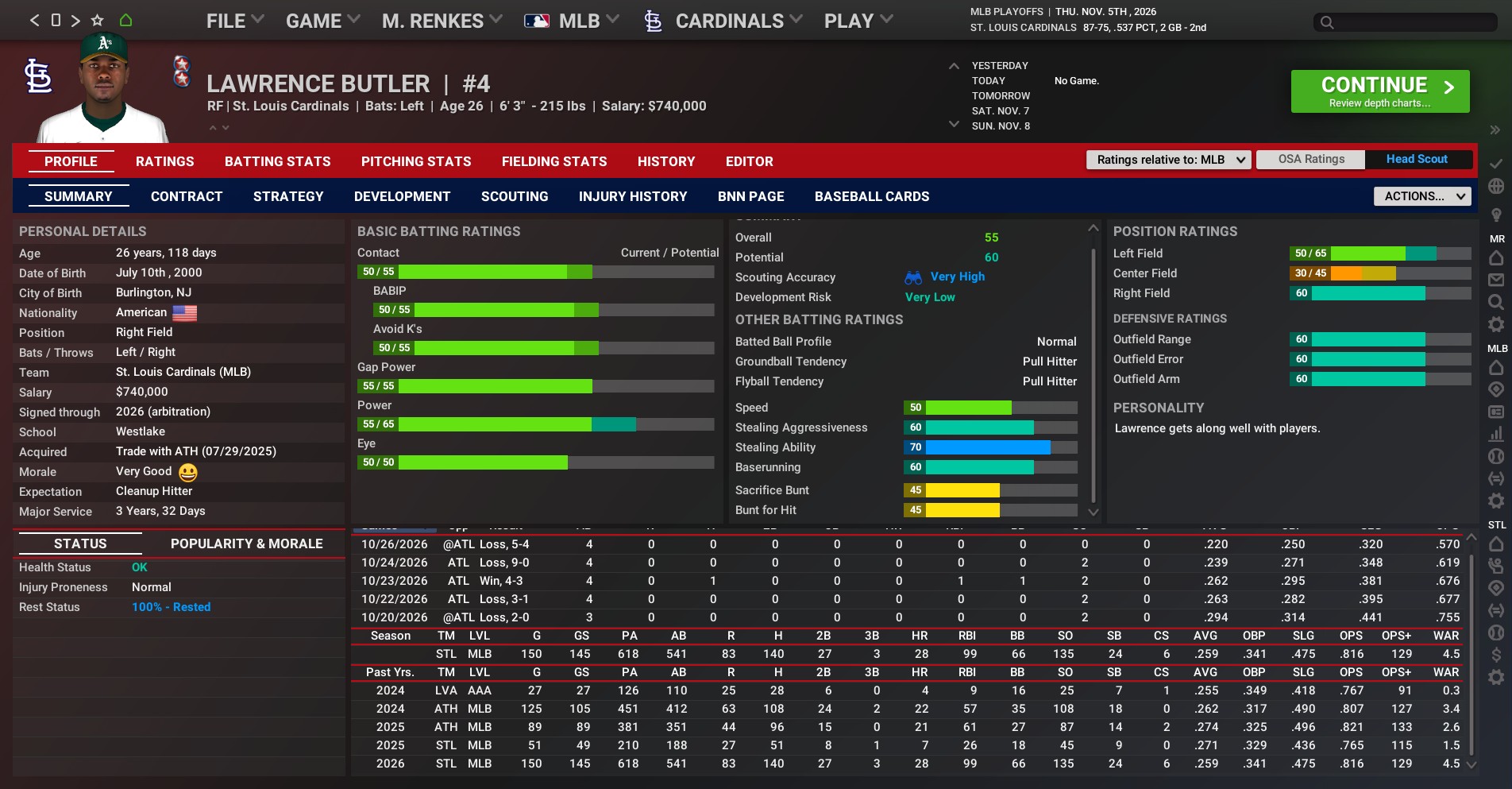Open the PLAY menu
Viewport: 1512px width, 789px height.
click(x=858, y=21)
